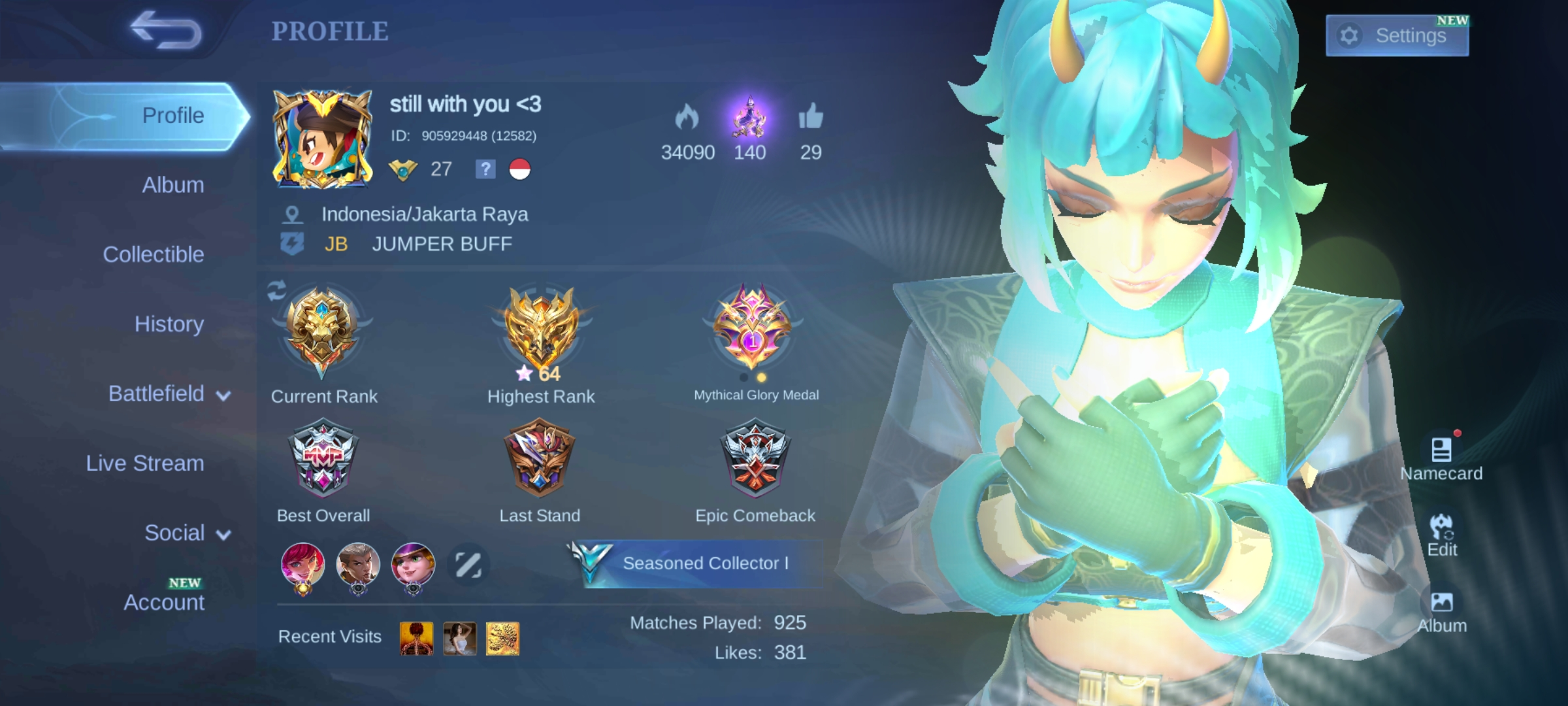Expand the Battlefield sidebar section
1568x706 pixels.
pyautogui.click(x=157, y=394)
